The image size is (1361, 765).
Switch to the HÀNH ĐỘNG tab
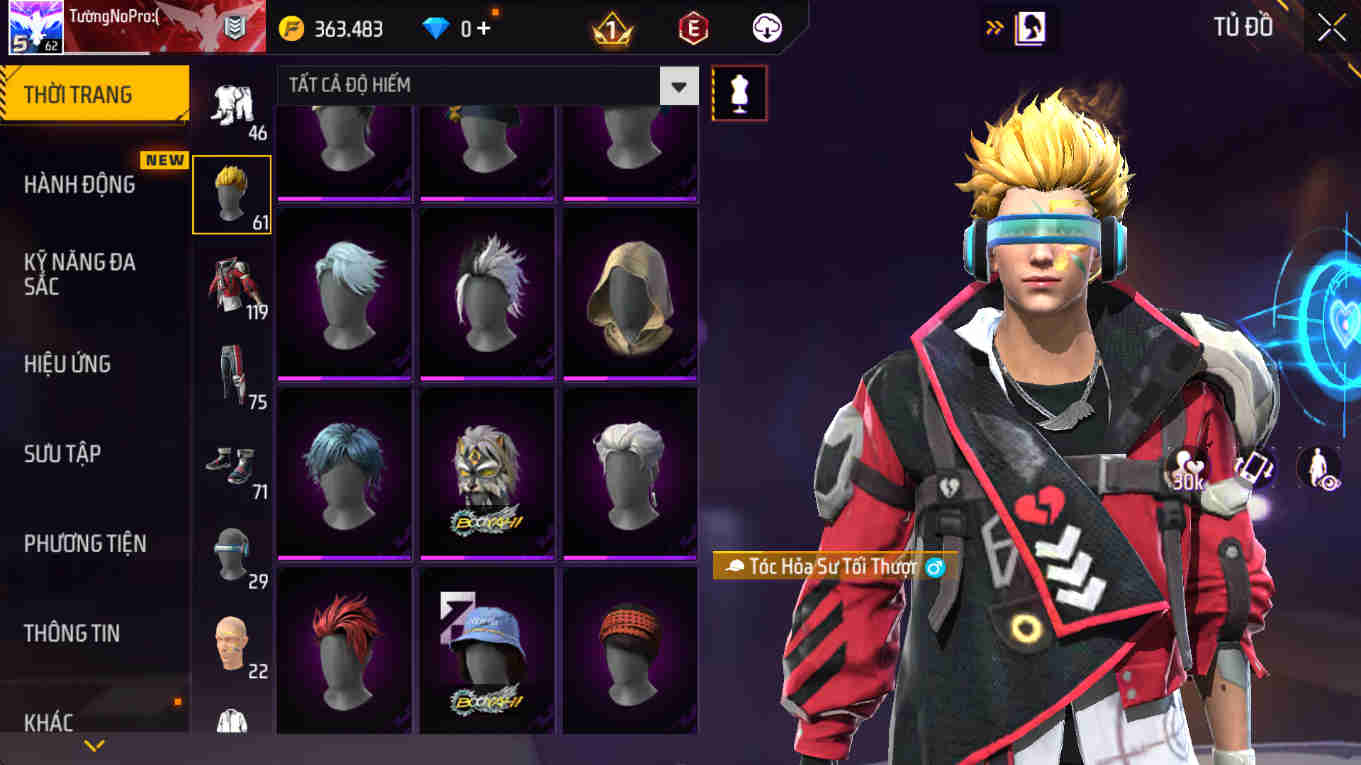click(87, 183)
